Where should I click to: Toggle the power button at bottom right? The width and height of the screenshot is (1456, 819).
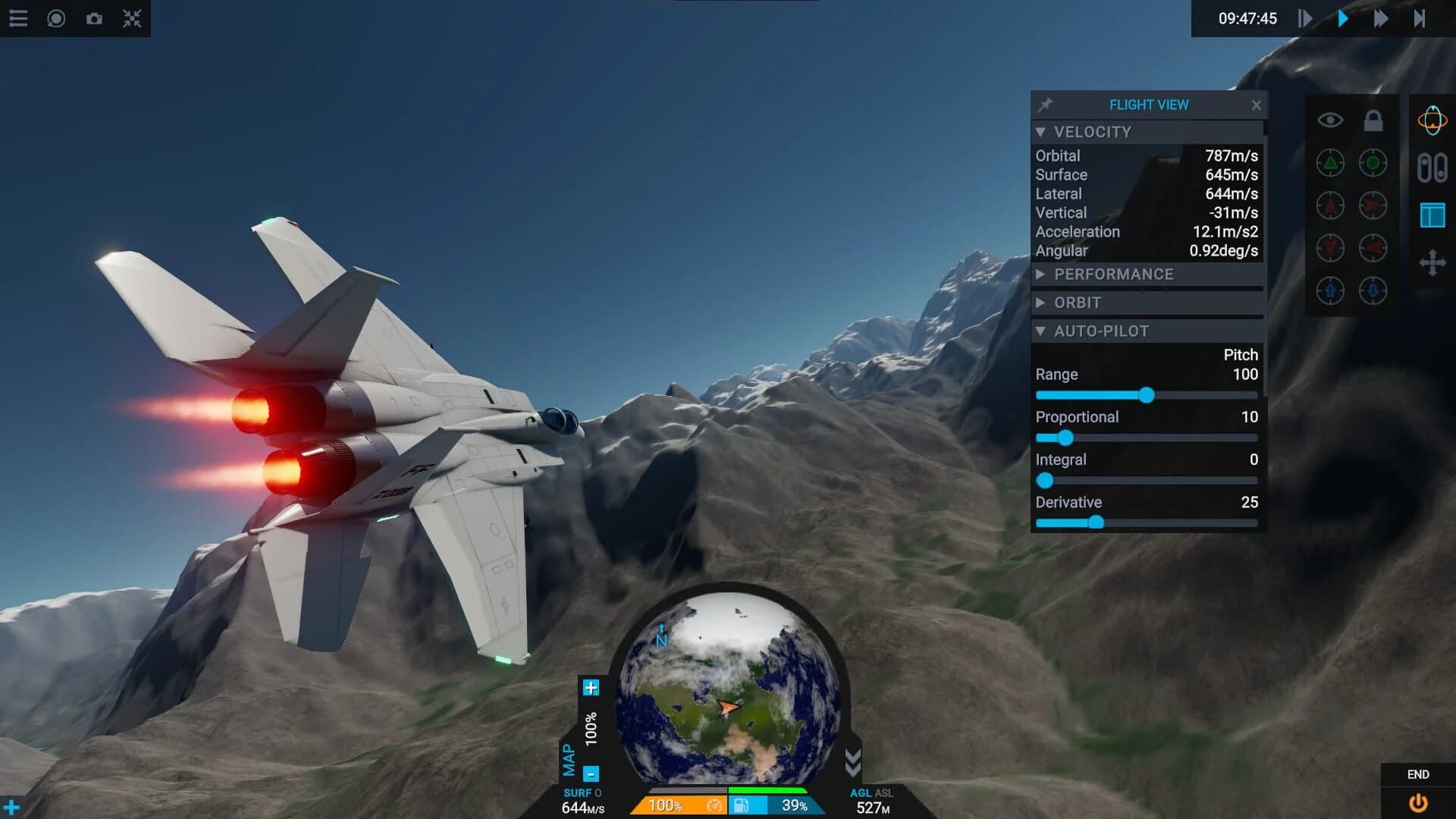(x=1420, y=802)
